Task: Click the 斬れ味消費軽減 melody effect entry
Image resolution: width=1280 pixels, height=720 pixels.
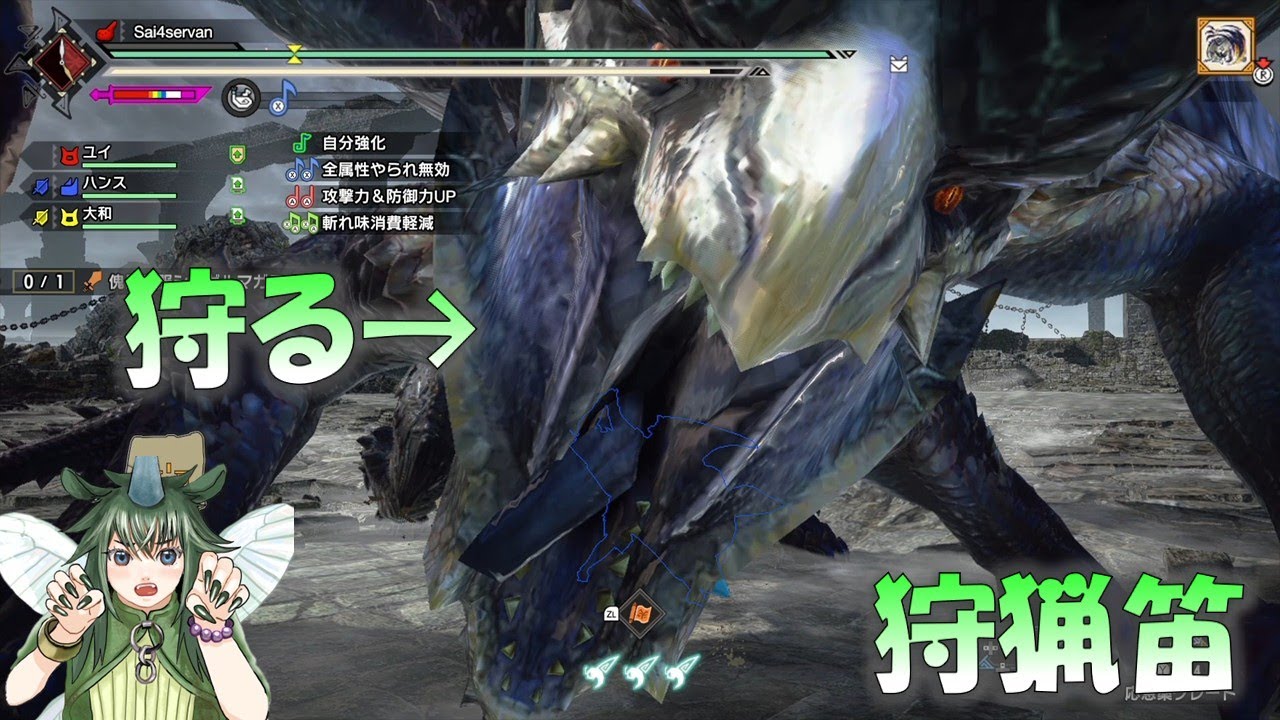Action: 378,222
